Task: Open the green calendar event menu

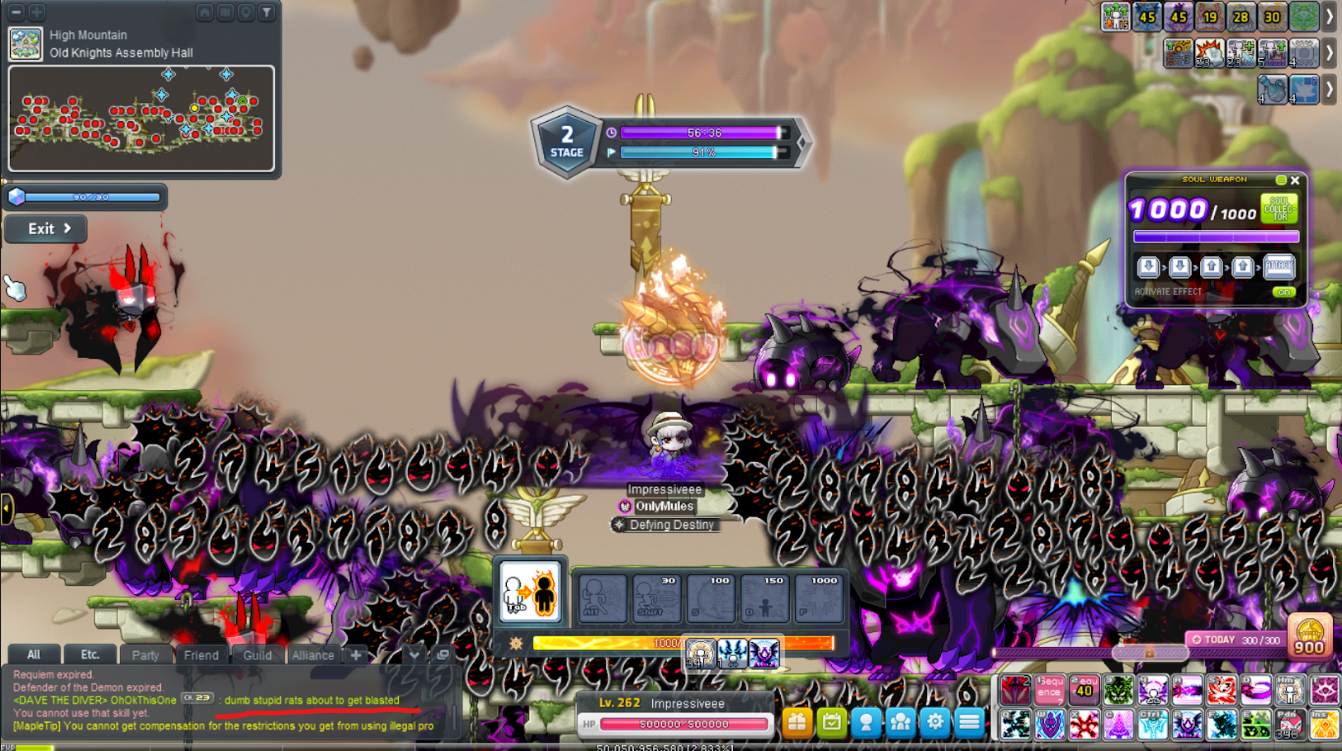Action: 832,722
